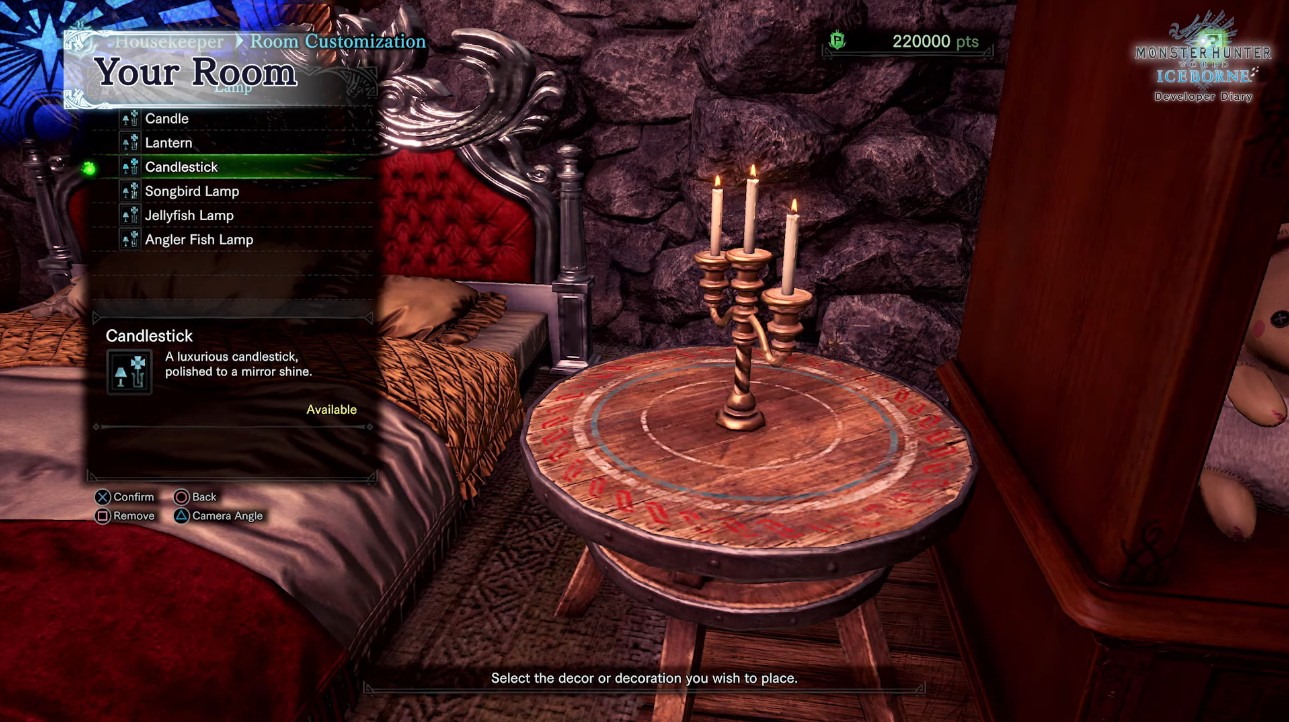The image size is (1289, 722).
Task: Select the Songbird Lamp entry
Action: pyautogui.click(x=192, y=191)
